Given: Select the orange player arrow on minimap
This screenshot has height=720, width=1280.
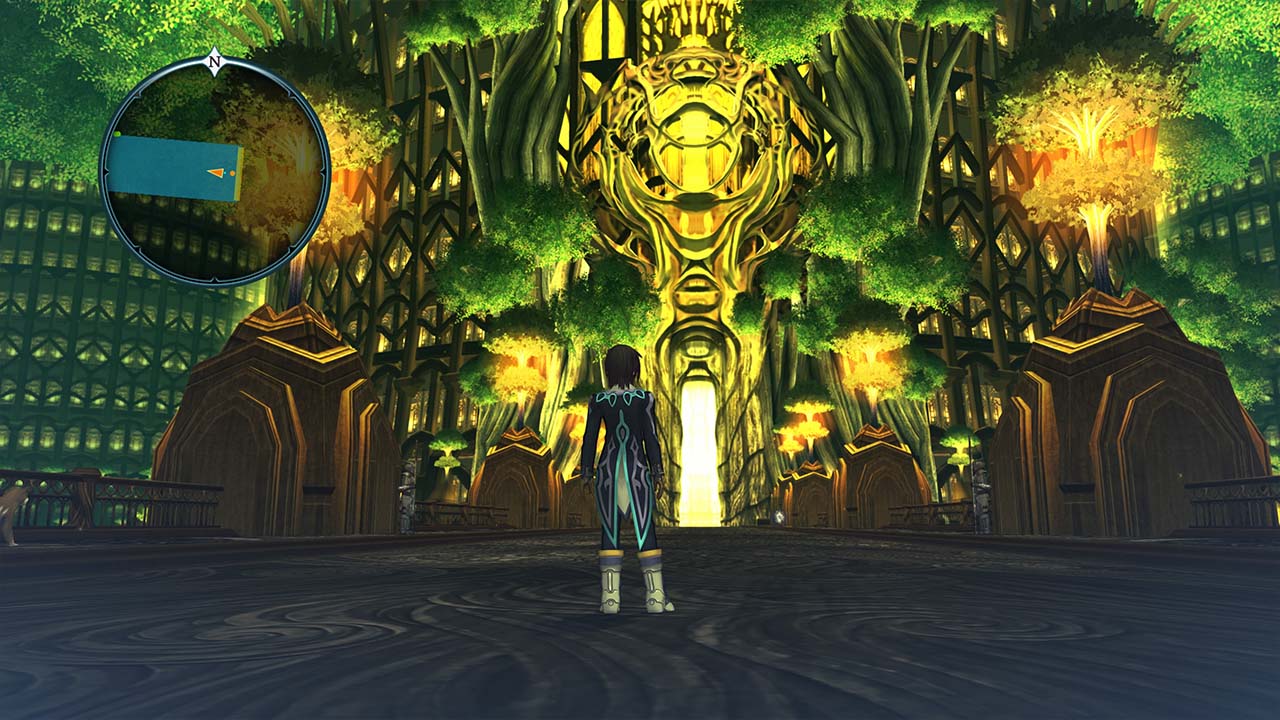Looking at the screenshot, I should (216, 173).
